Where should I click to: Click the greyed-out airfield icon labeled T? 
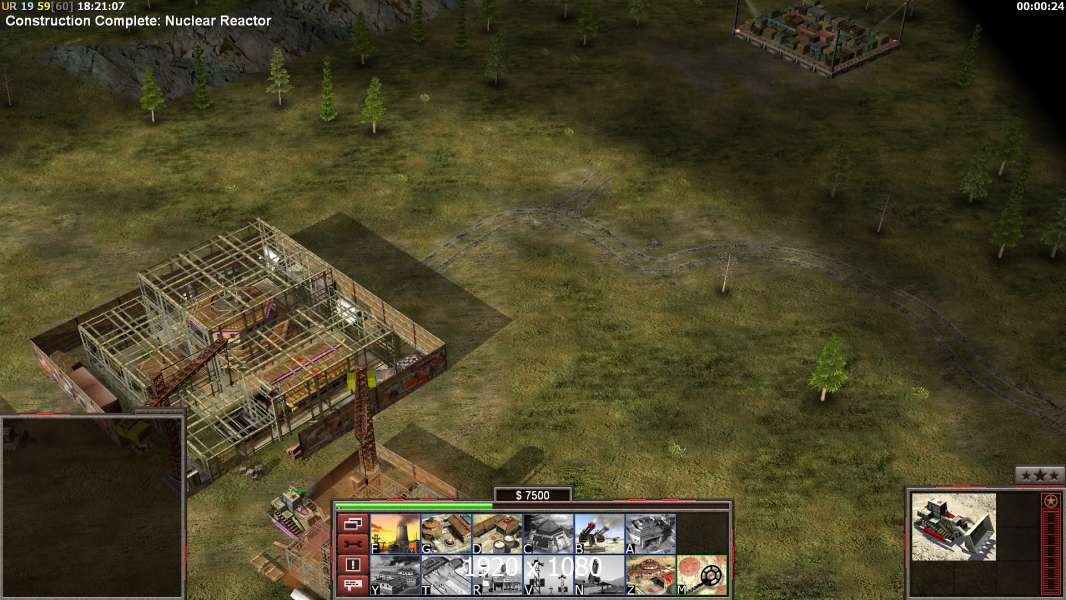[446, 575]
